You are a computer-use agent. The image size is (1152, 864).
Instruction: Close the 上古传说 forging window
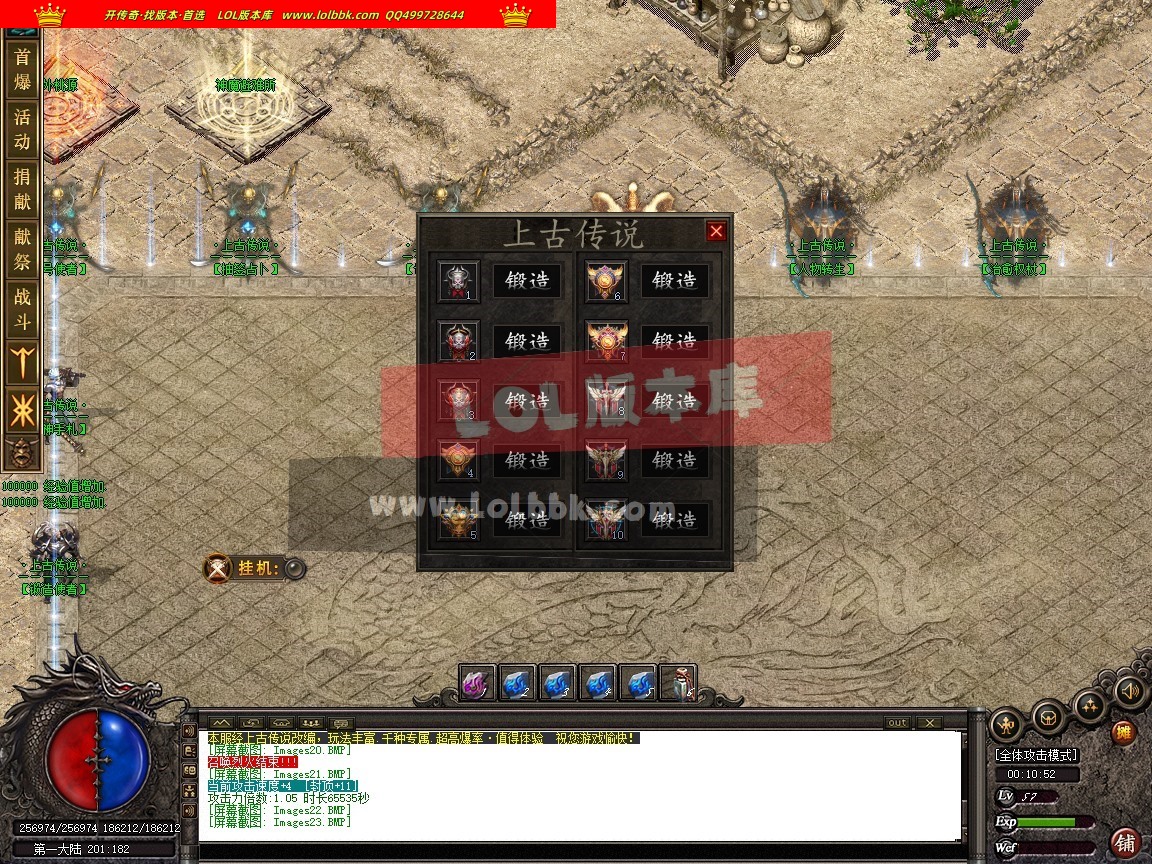[x=716, y=232]
